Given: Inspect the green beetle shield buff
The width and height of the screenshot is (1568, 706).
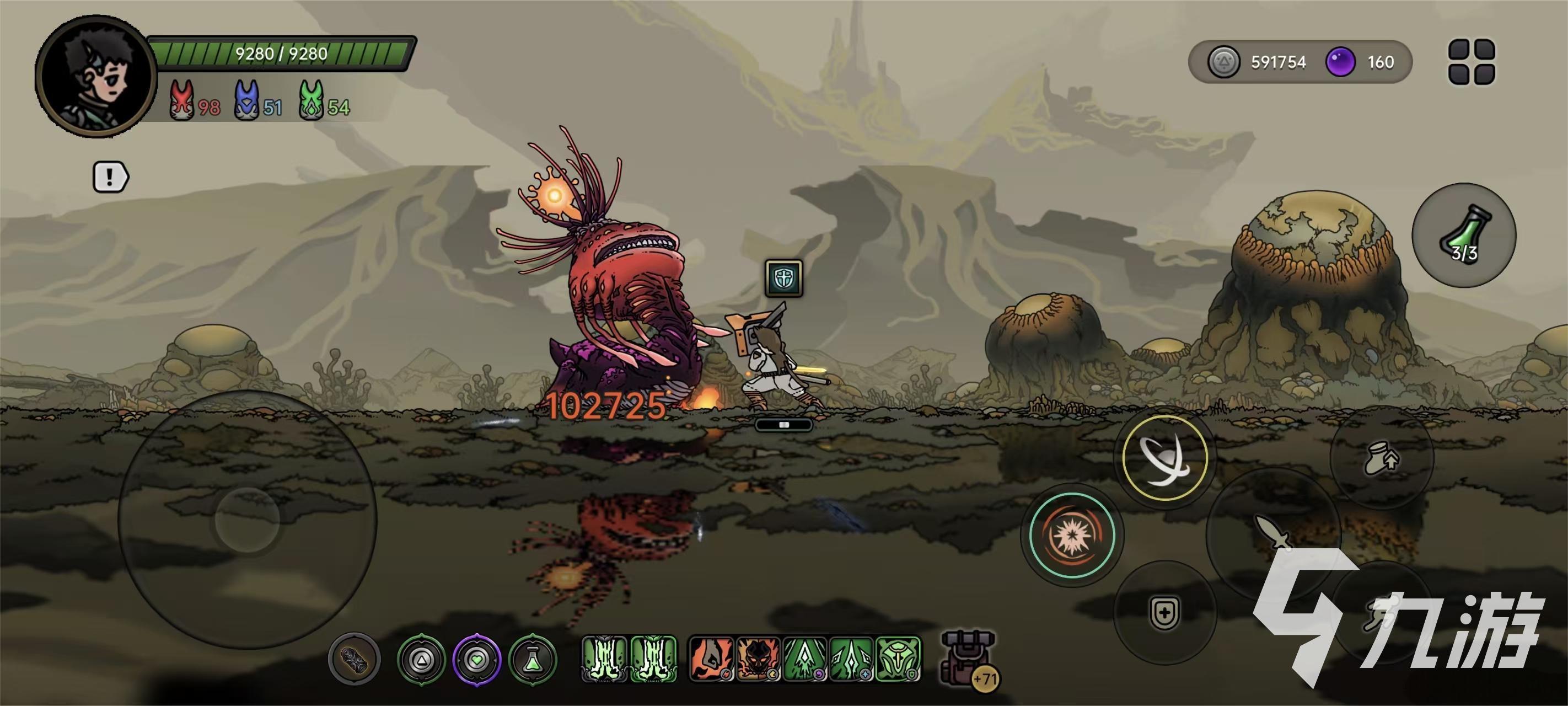Looking at the screenshot, I should click(899, 659).
